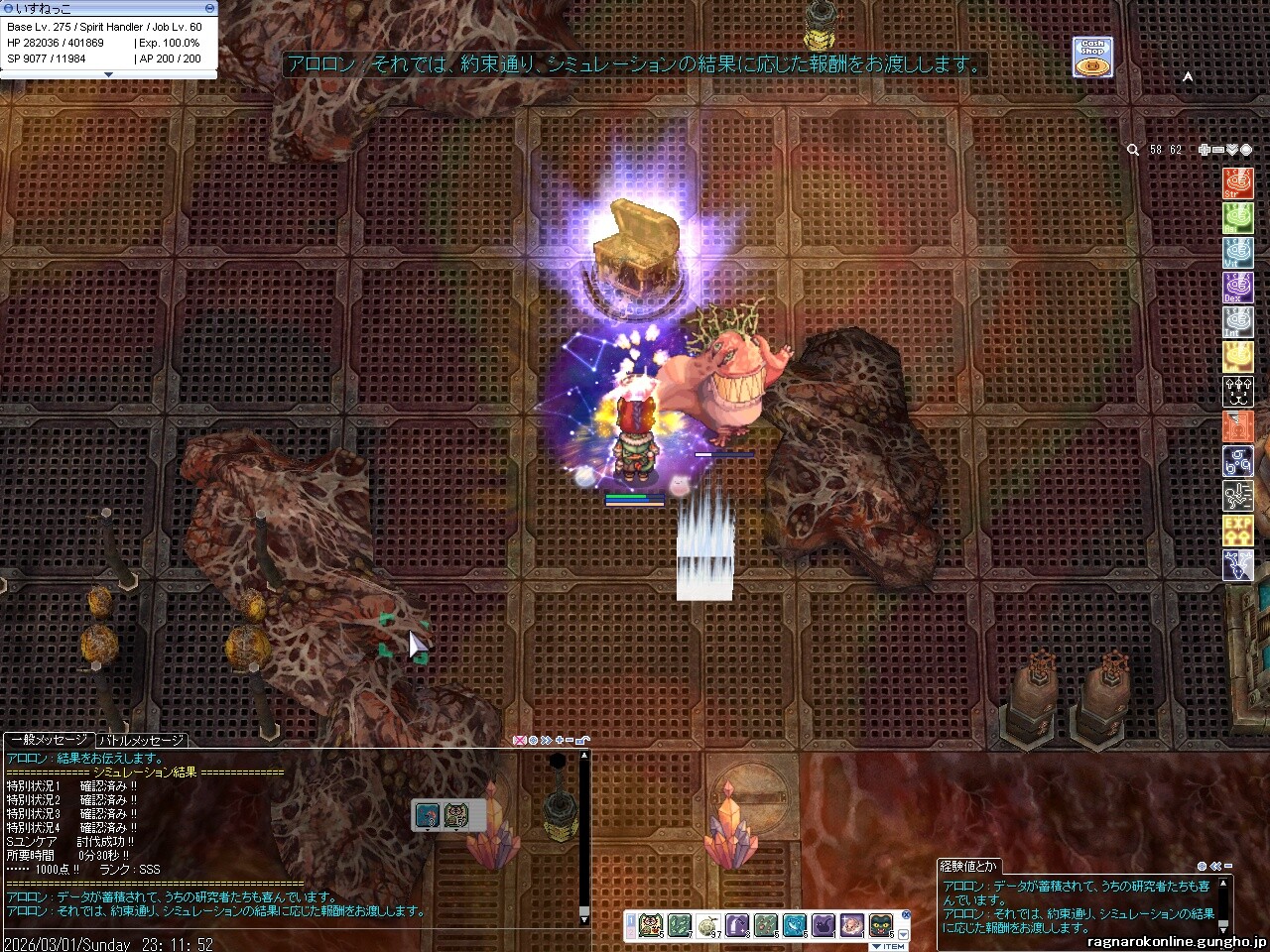
Task: Zoom in the minimap with plus button
Action: pyautogui.click(x=1204, y=150)
